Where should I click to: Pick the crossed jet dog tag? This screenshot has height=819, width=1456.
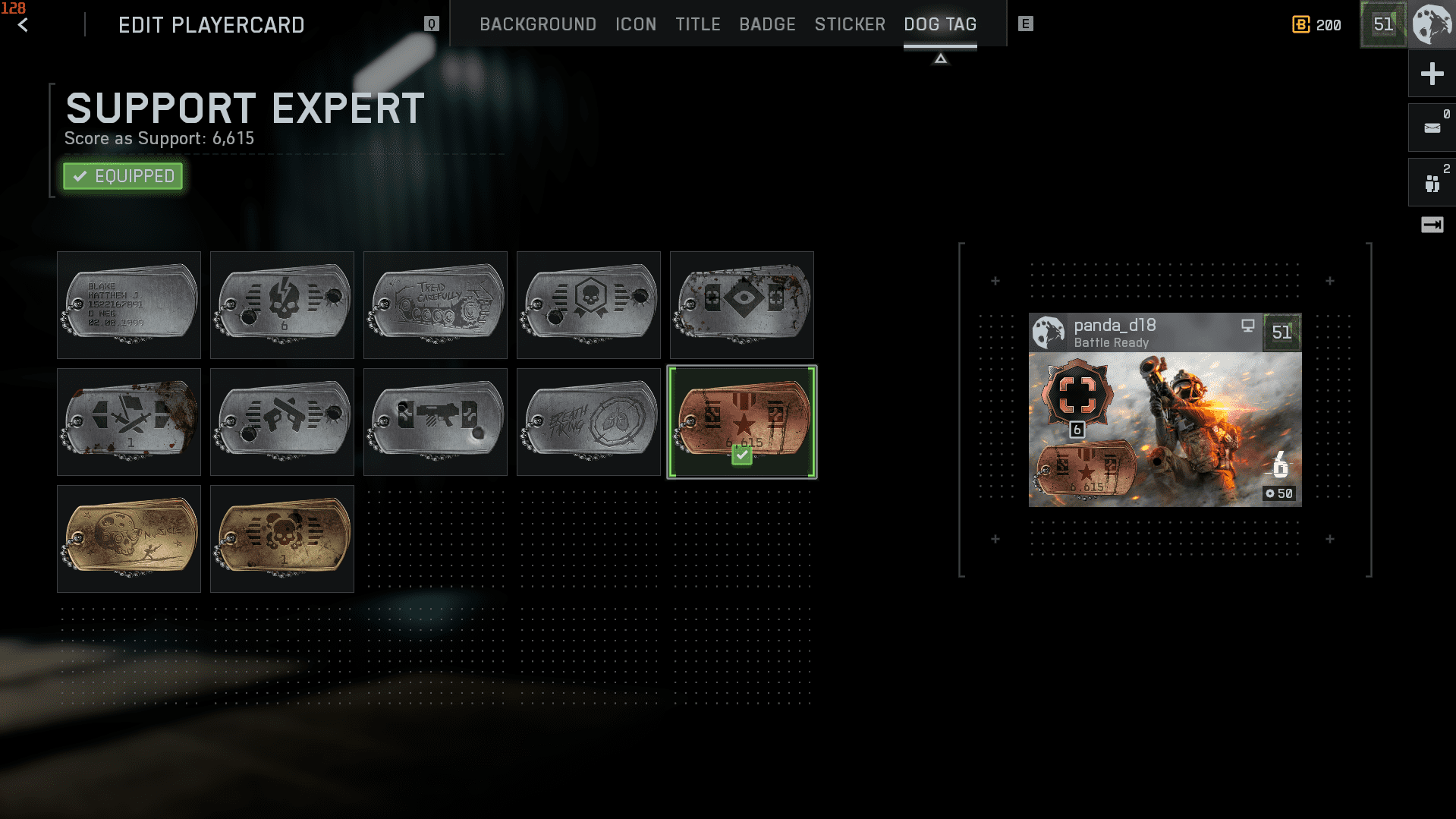129,422
